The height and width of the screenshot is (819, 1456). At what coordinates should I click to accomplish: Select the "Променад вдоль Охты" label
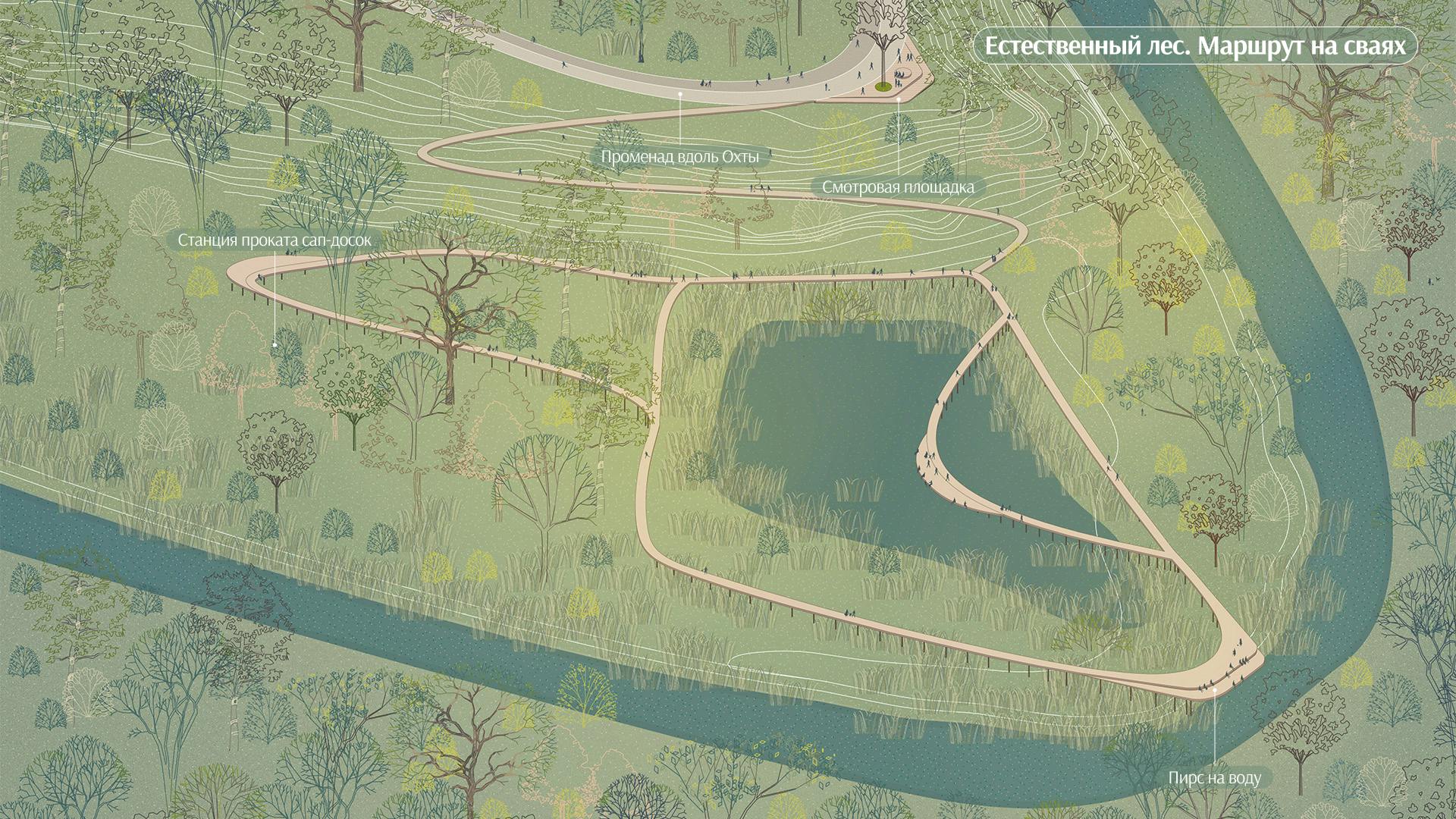tap(679, 157)
